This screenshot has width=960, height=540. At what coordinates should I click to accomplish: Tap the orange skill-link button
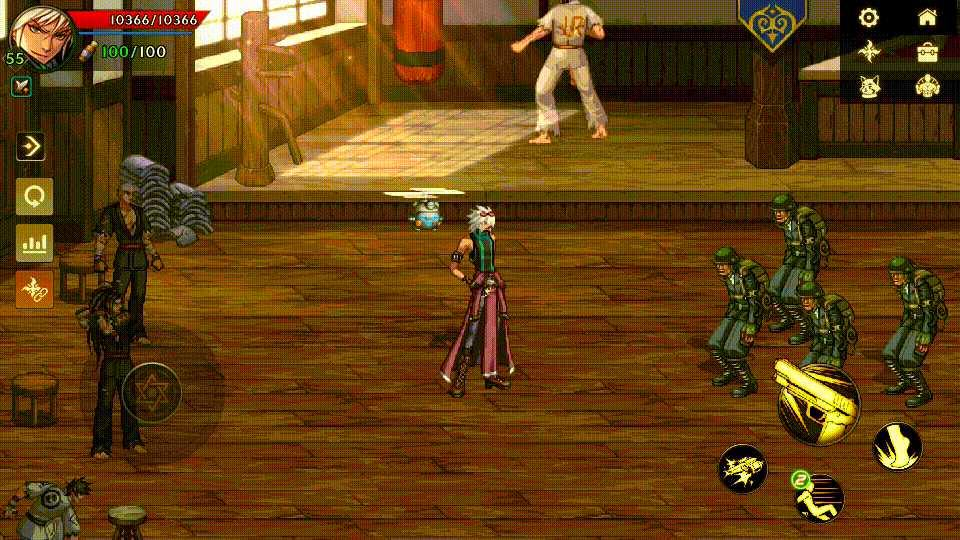pos(34,289)
